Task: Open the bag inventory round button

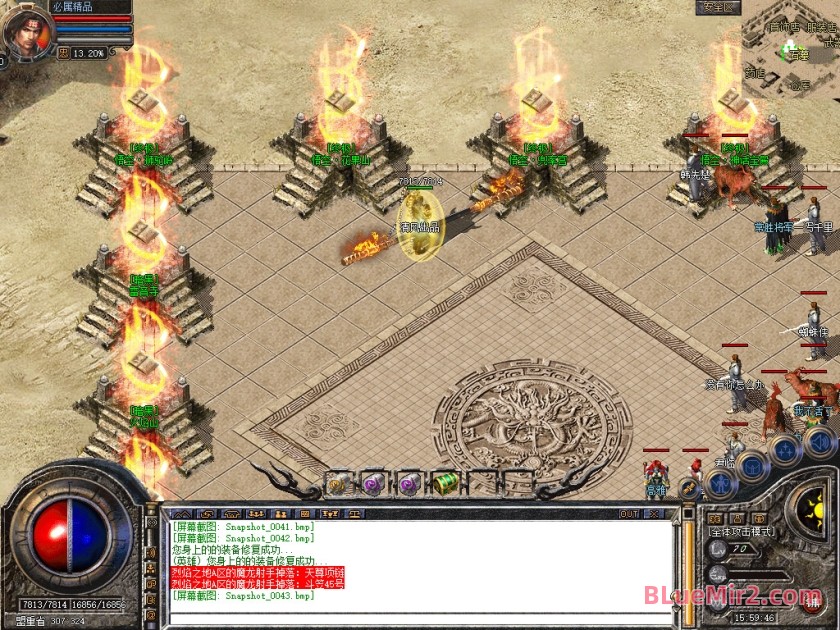Action: click(x=753, y=466)
